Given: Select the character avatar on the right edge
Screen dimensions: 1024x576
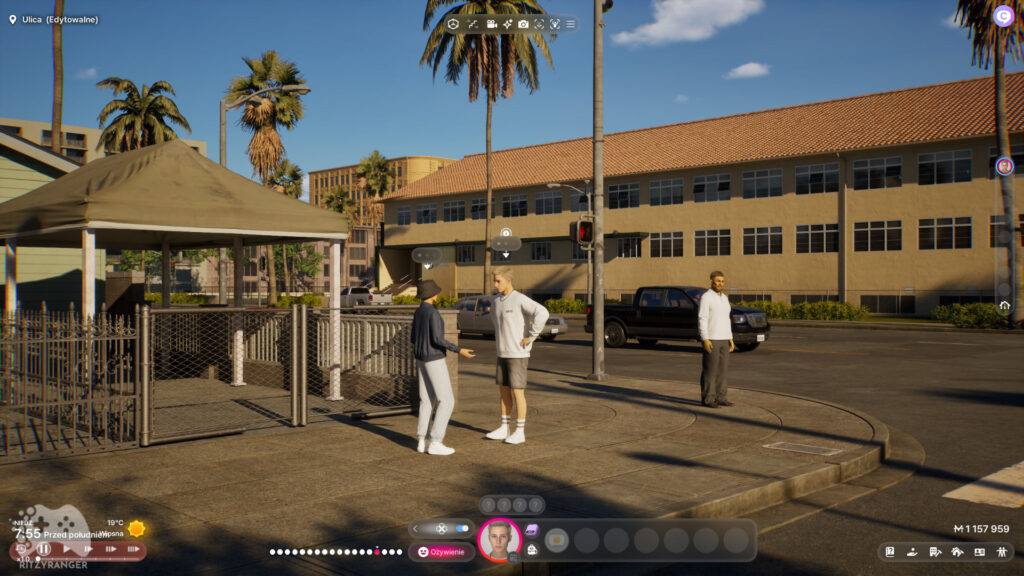Looking at the screenshot, I should click(1004, 166).
